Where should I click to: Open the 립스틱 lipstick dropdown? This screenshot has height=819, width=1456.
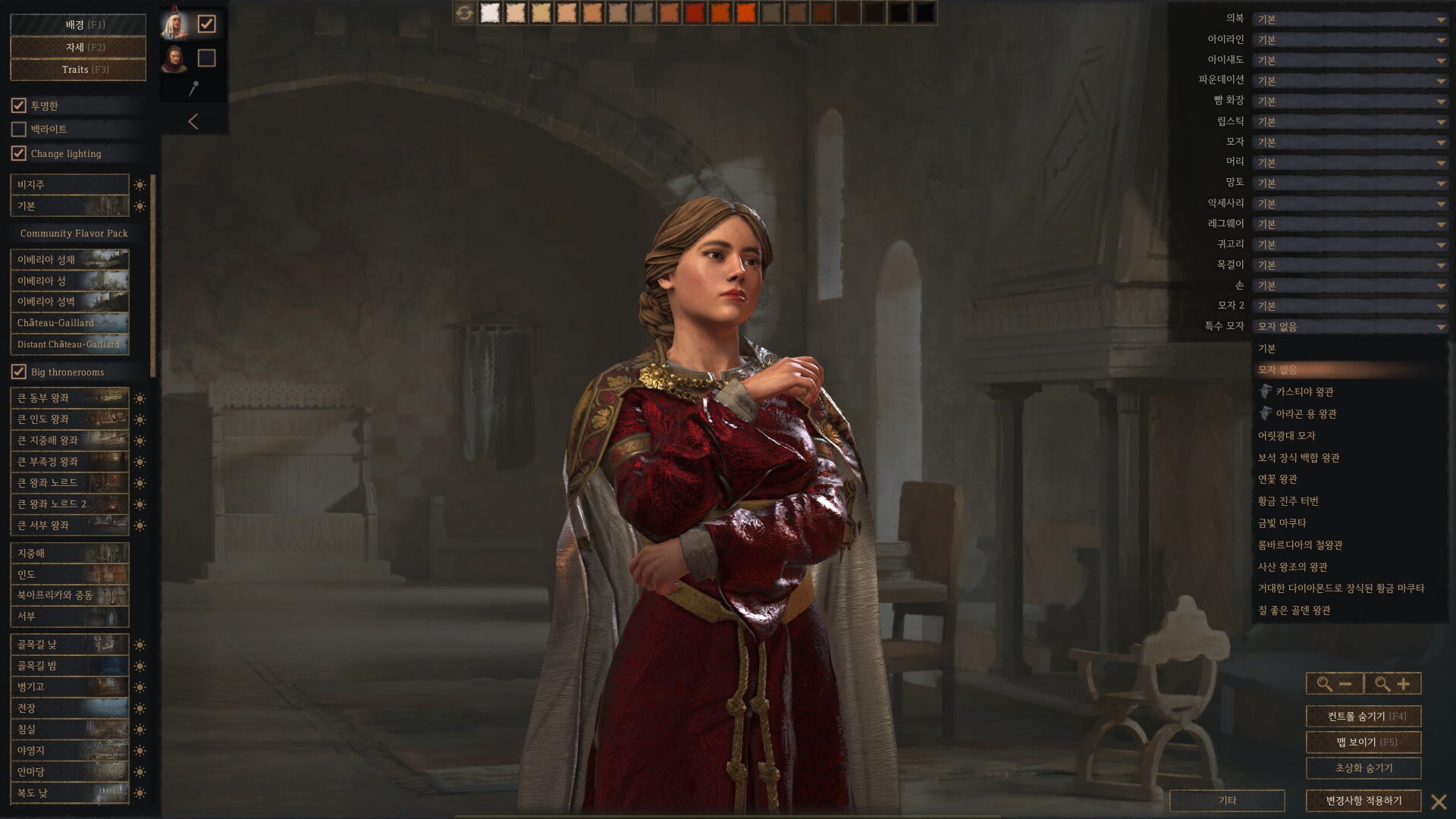point(1350,122)
